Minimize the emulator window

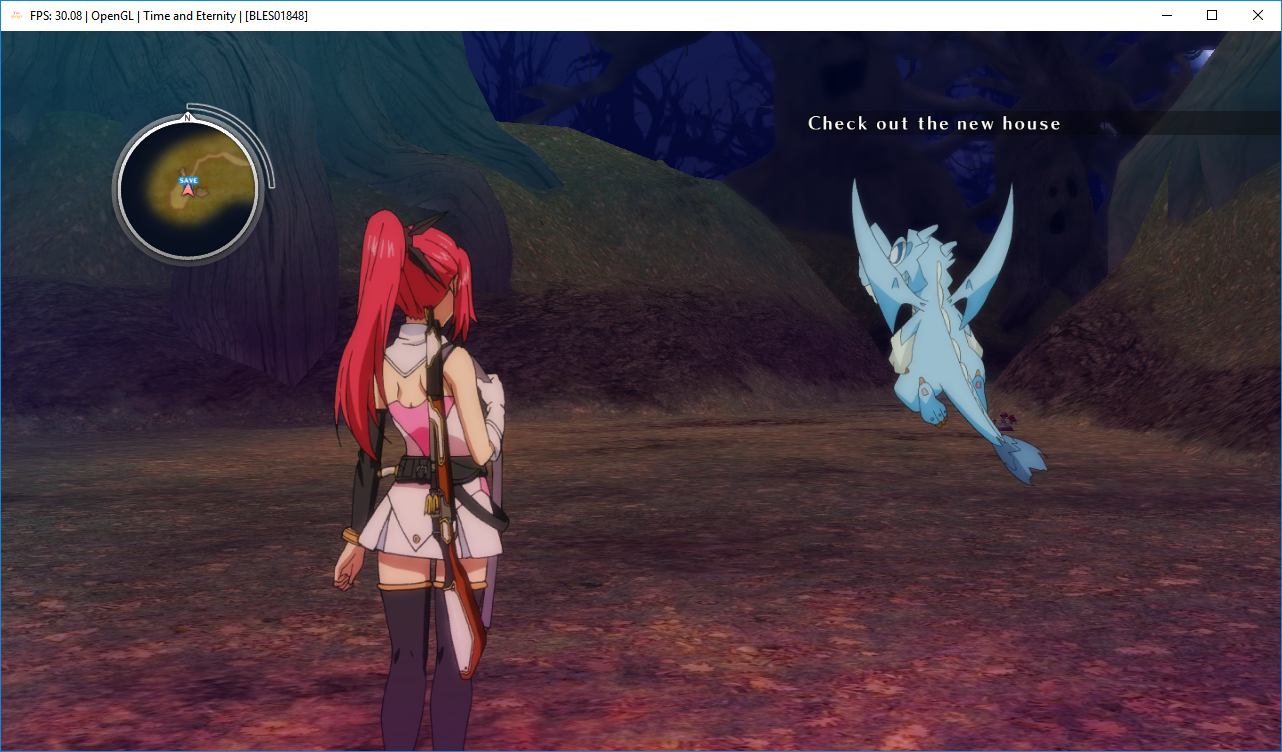coord(1166,15)
